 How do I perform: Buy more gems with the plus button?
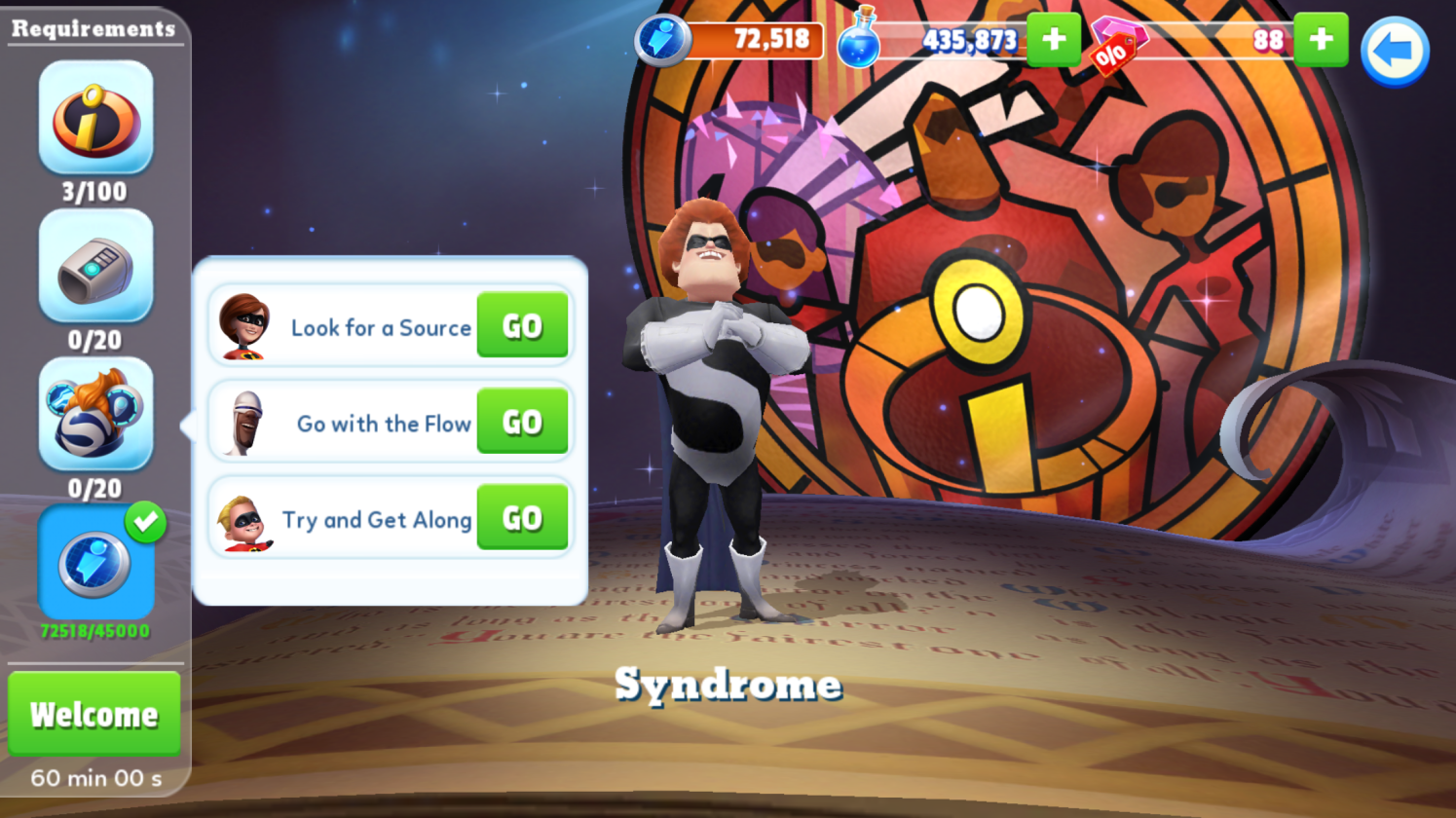click(x=1321, y=40)
